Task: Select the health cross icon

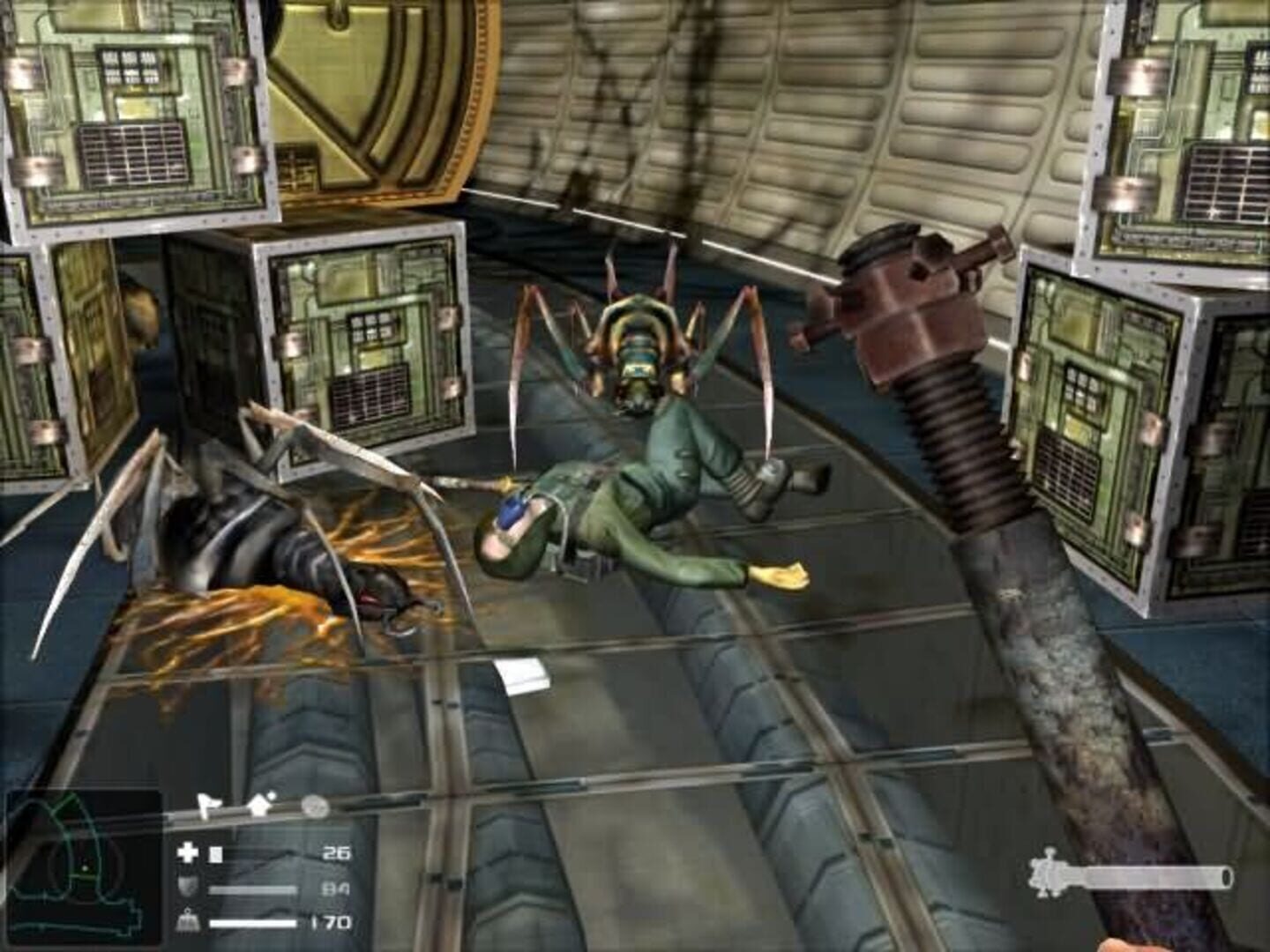Action: click(187, 852)
